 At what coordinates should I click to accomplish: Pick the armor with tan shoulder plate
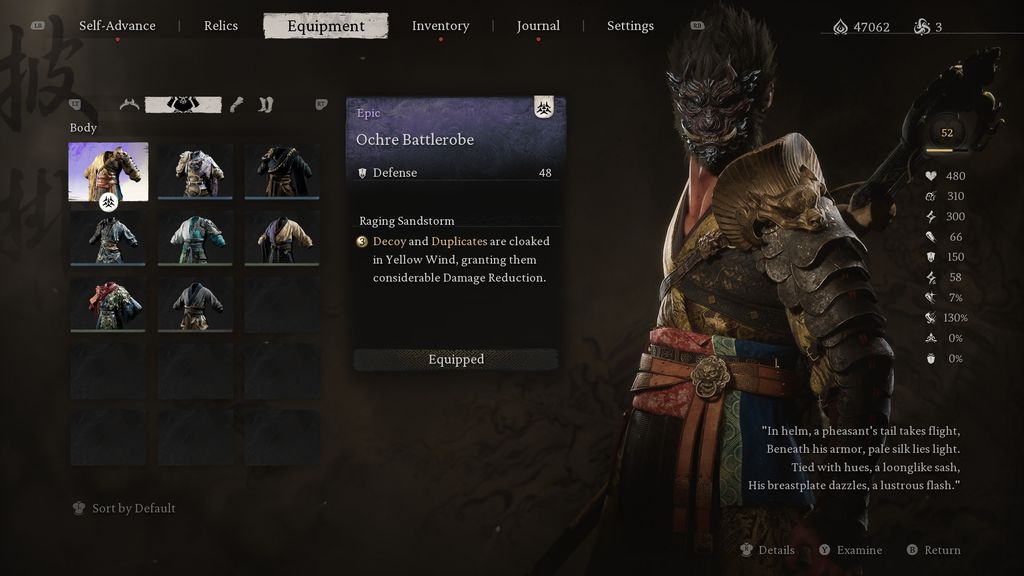(195, 171)
